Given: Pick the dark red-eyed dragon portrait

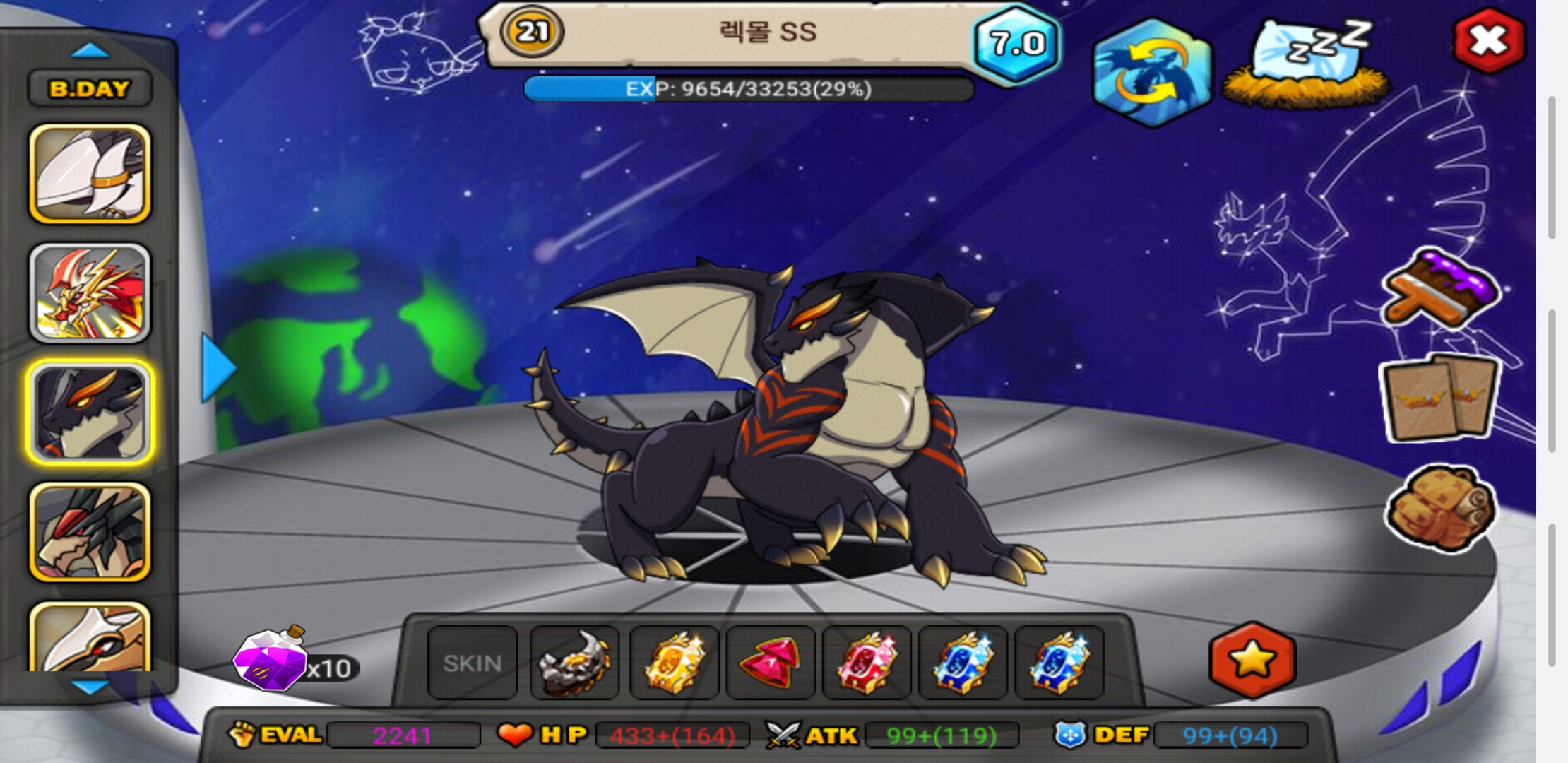Looking at the screenshot, I should pyautogui.click(x=90, y=532).
